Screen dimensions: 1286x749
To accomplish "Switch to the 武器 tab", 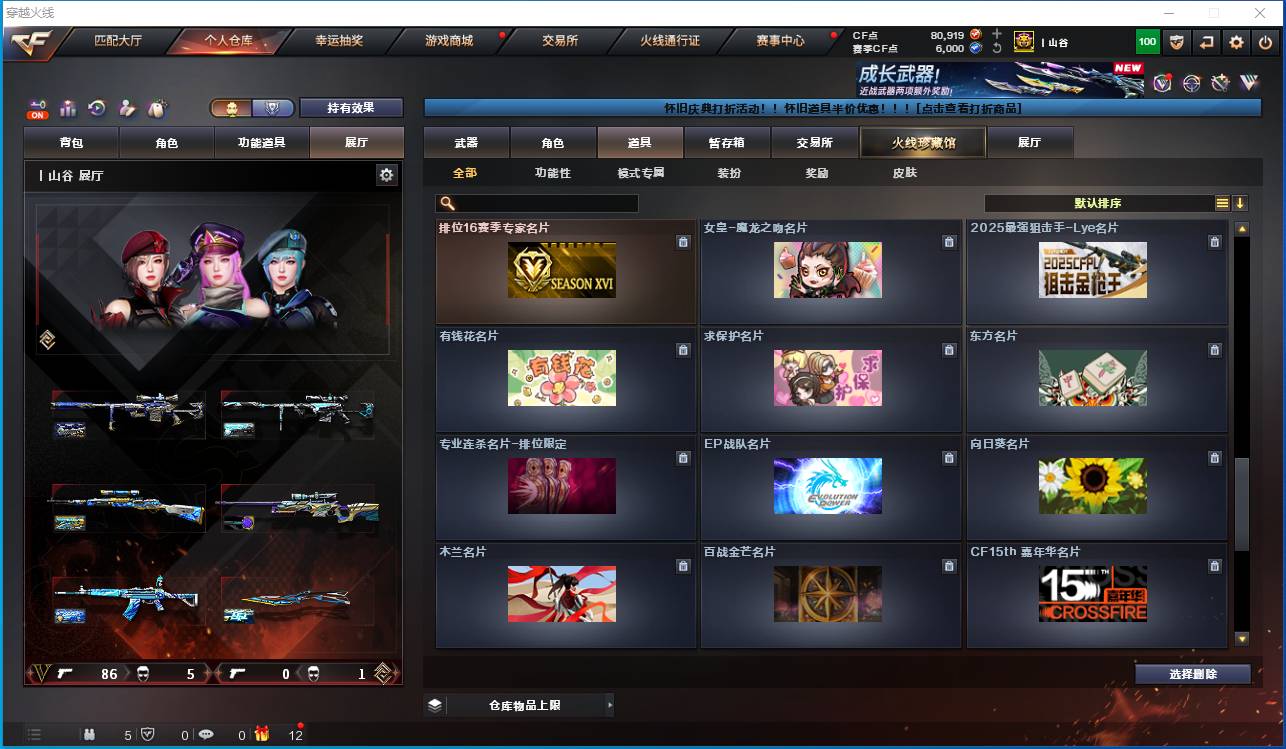I will [464, 142].
